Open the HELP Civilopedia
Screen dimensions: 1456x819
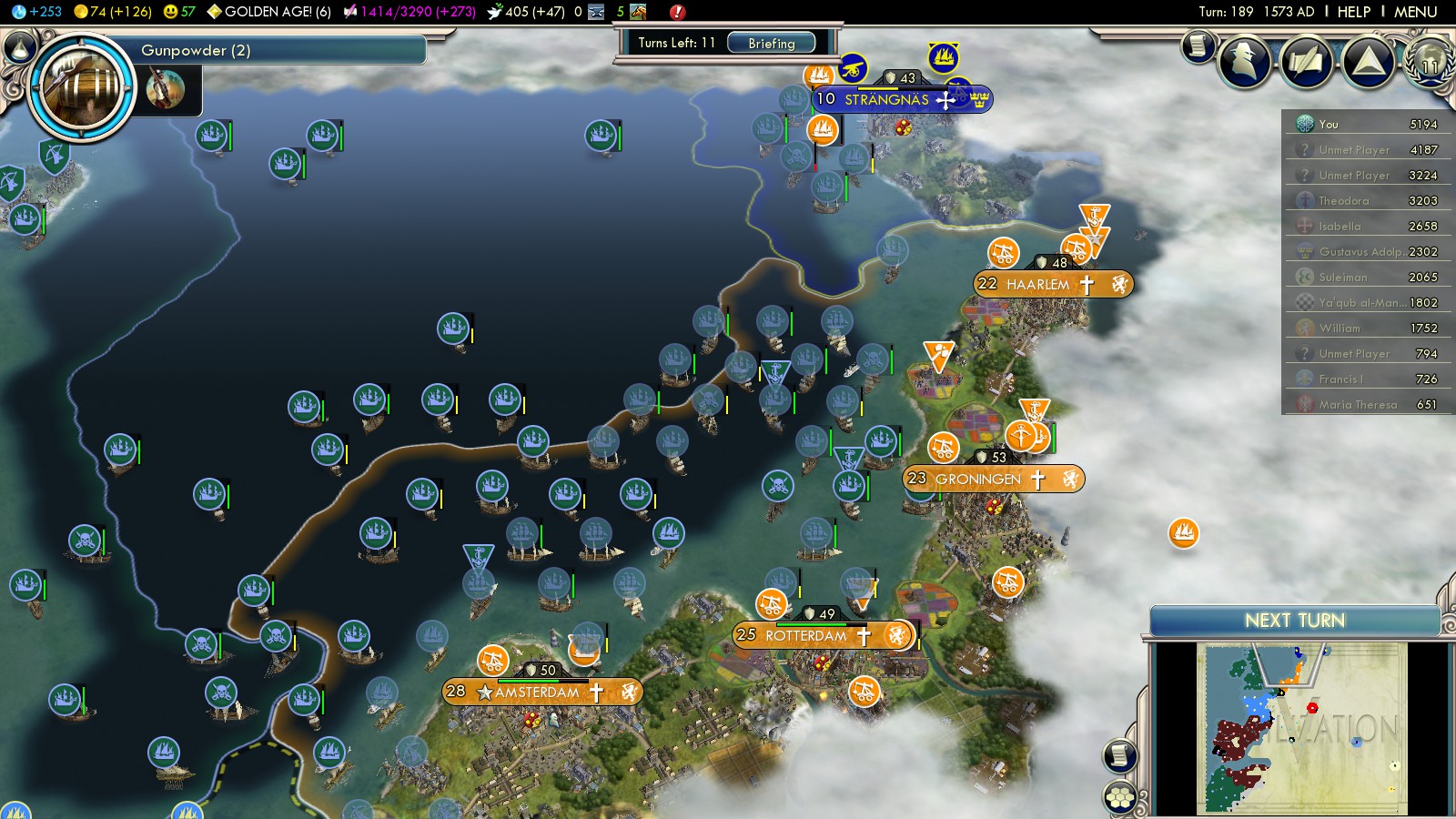[1353, 12]
